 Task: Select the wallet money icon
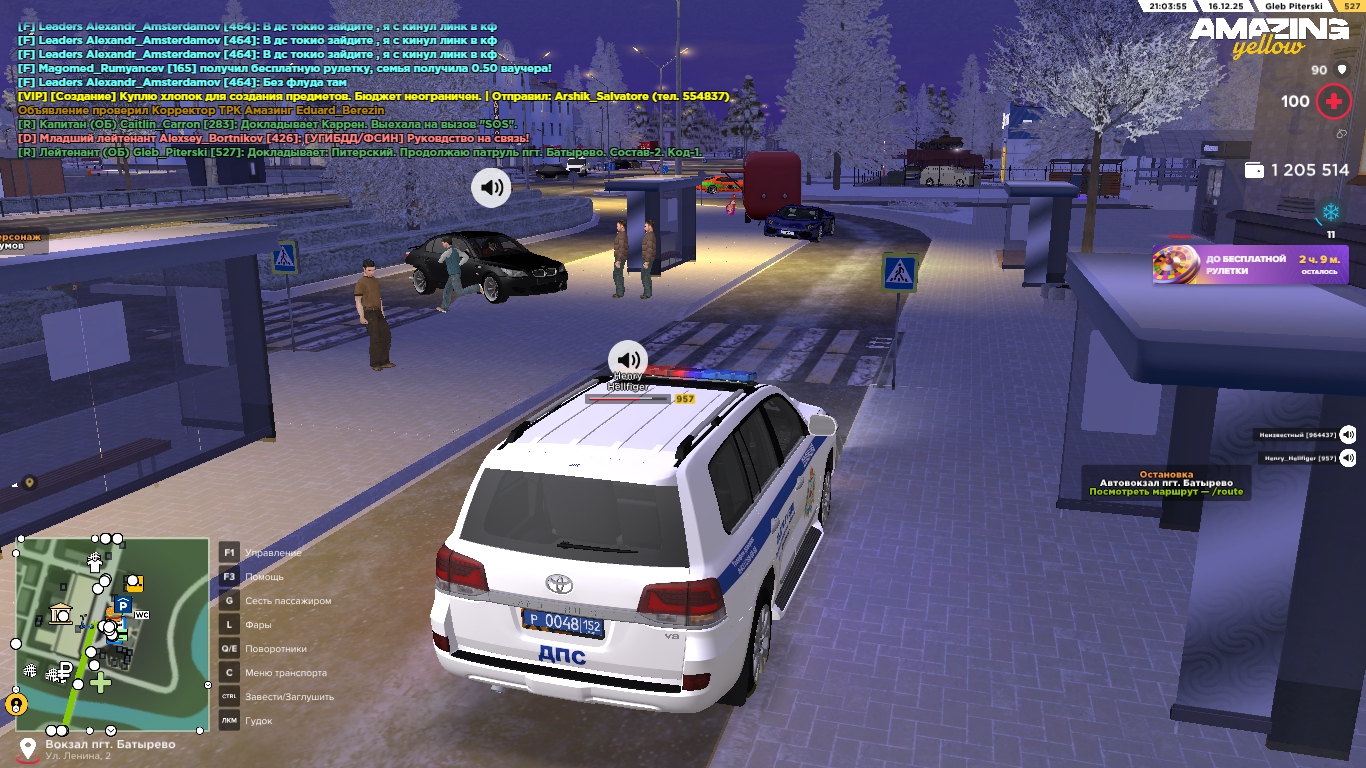tap(1254, 171)
